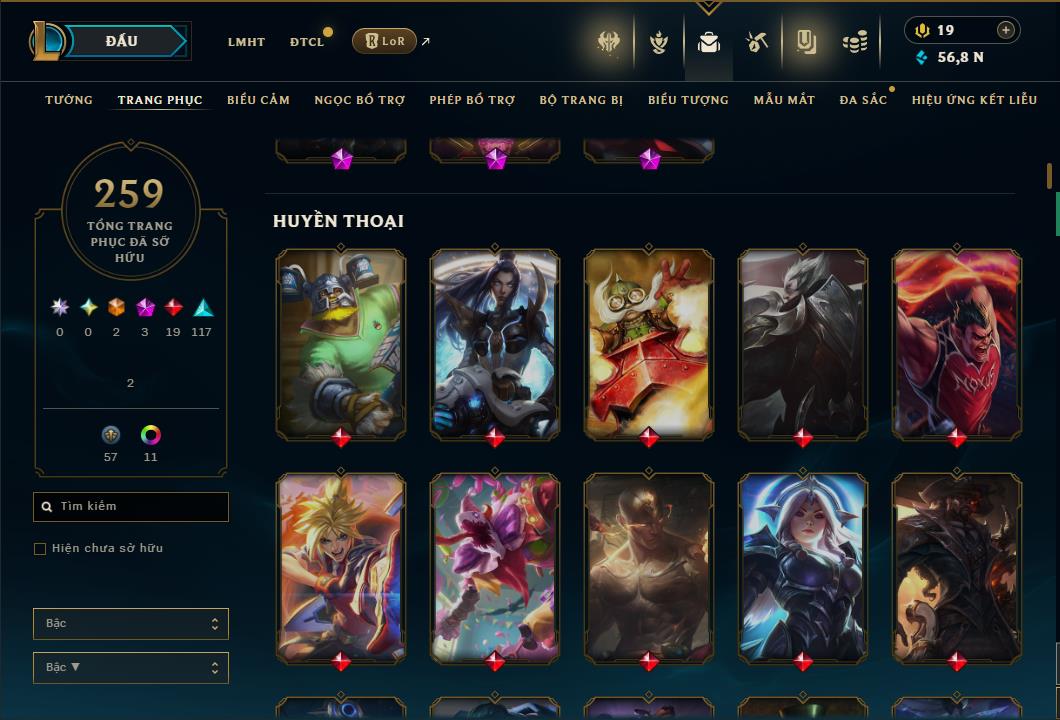Open the BIỂU CẢM emotes tab
1060x720 pixels.
(x=258, y=100)
